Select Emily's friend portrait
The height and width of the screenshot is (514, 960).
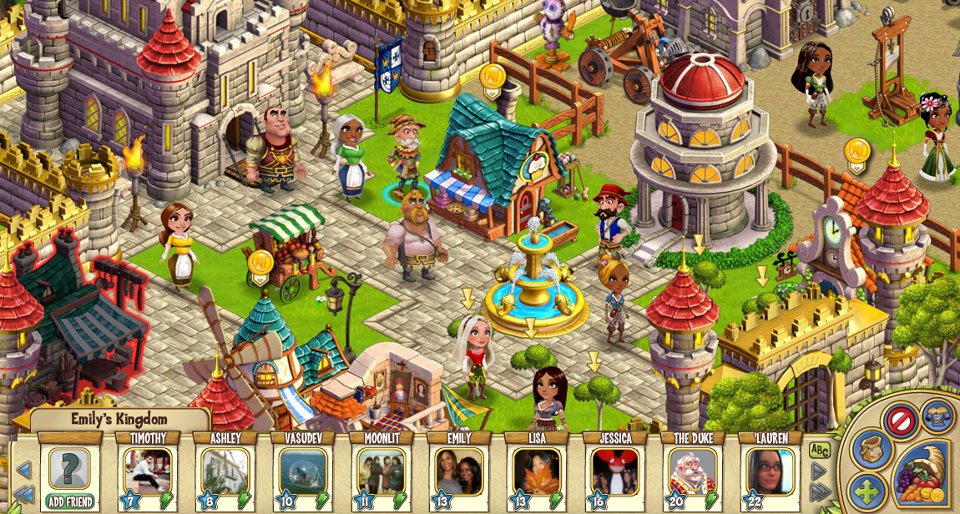(x=458, y=471)
